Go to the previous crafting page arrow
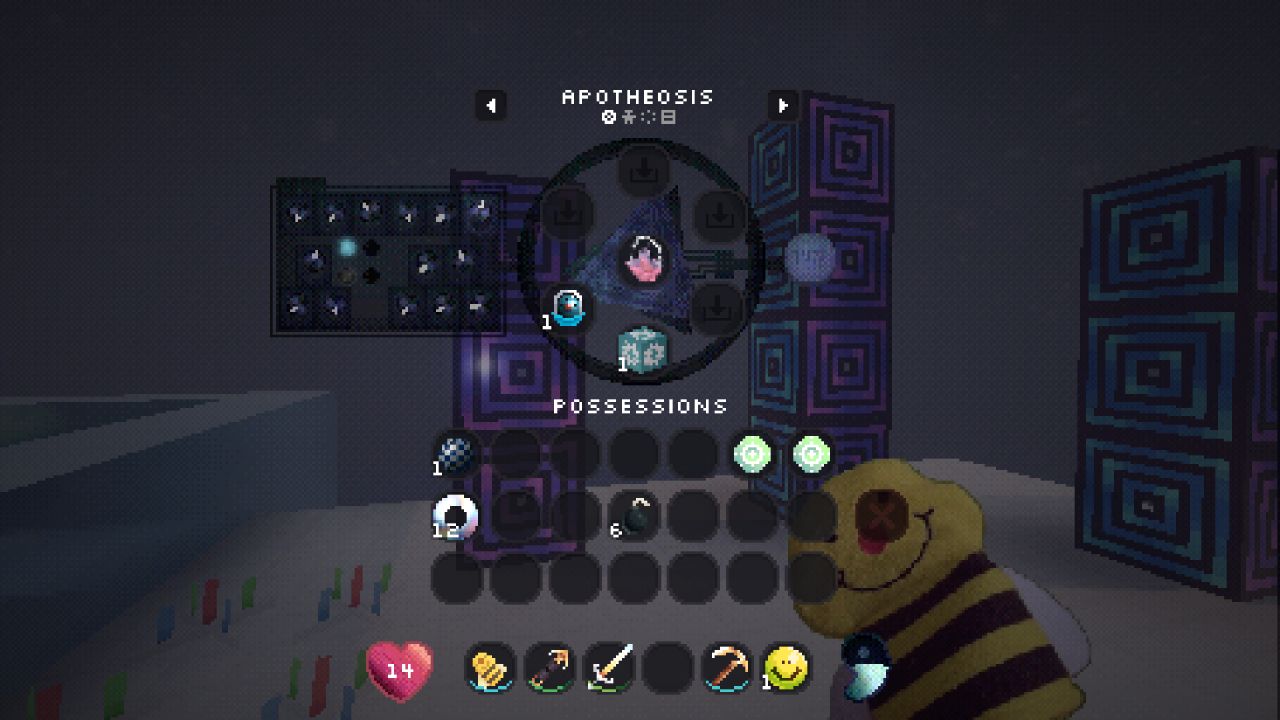Image resolution: width=1280 pixels, height=720 pixels. tap(490, 105)
